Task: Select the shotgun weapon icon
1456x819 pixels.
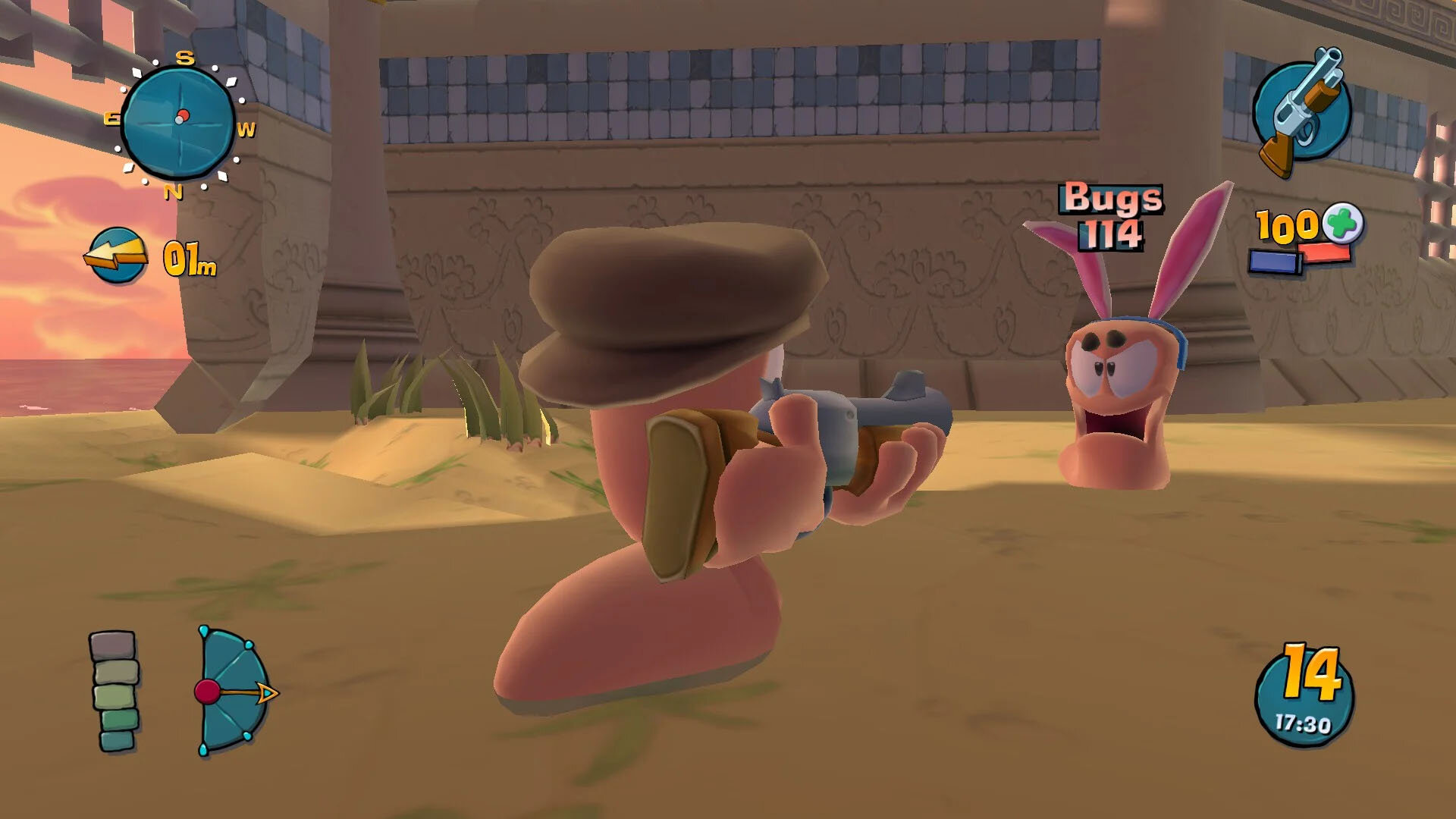Action: click(1301, 112)
